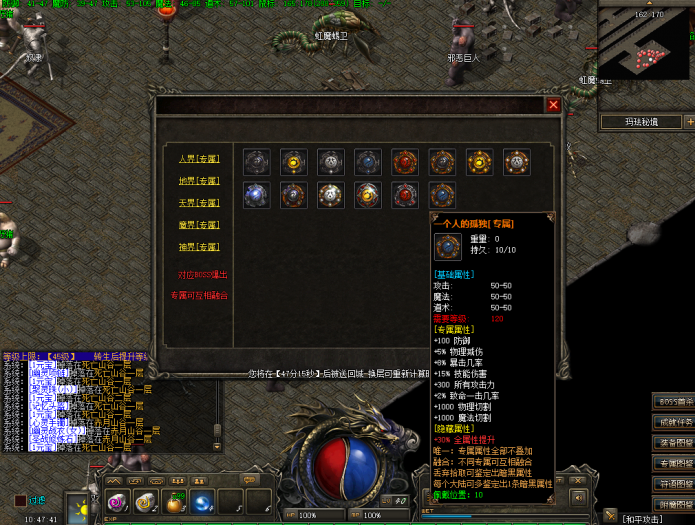Use the purple swirl item in hotbar

point(118,501)
